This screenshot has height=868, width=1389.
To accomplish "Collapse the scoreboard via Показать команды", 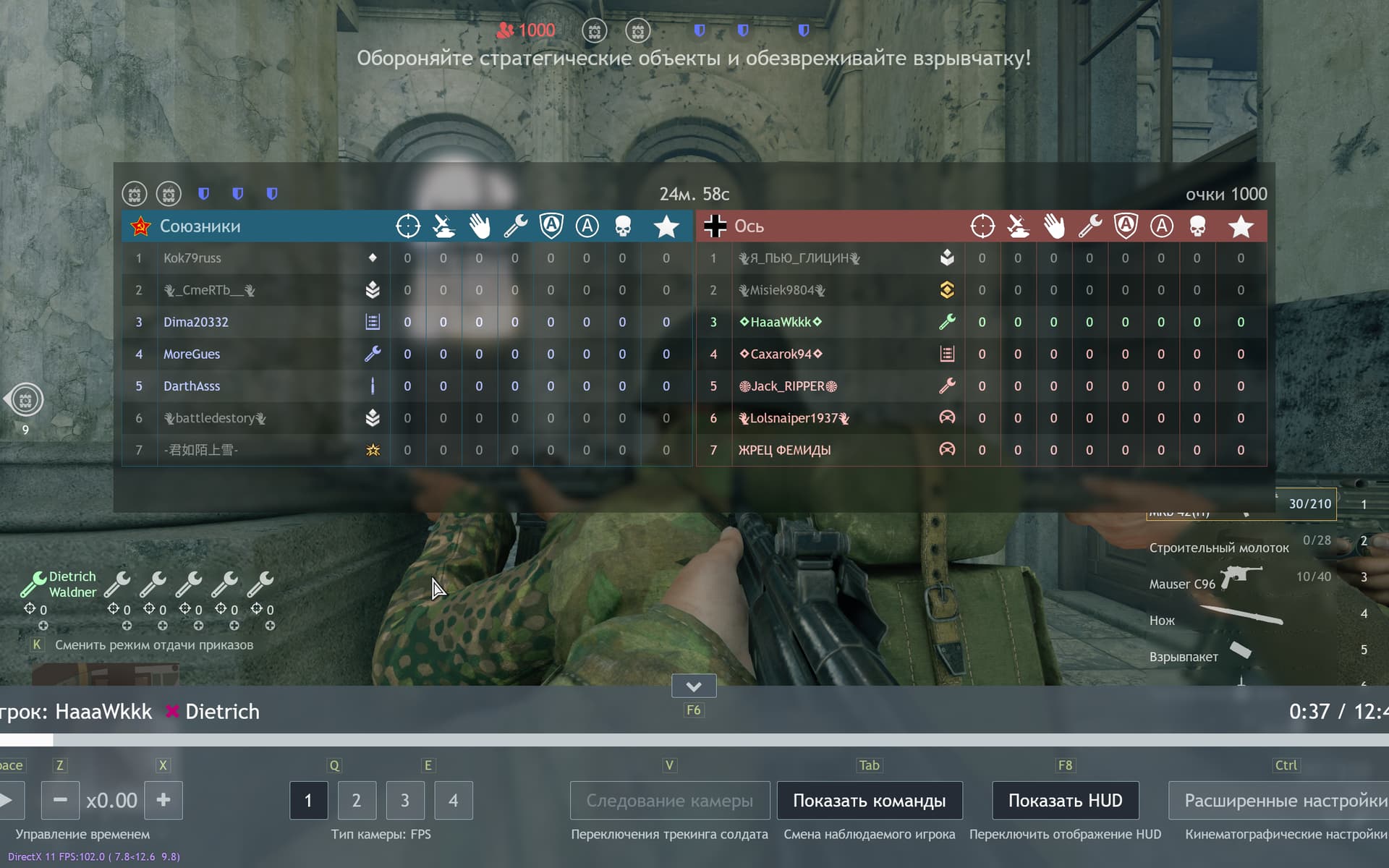I will 870,800.
